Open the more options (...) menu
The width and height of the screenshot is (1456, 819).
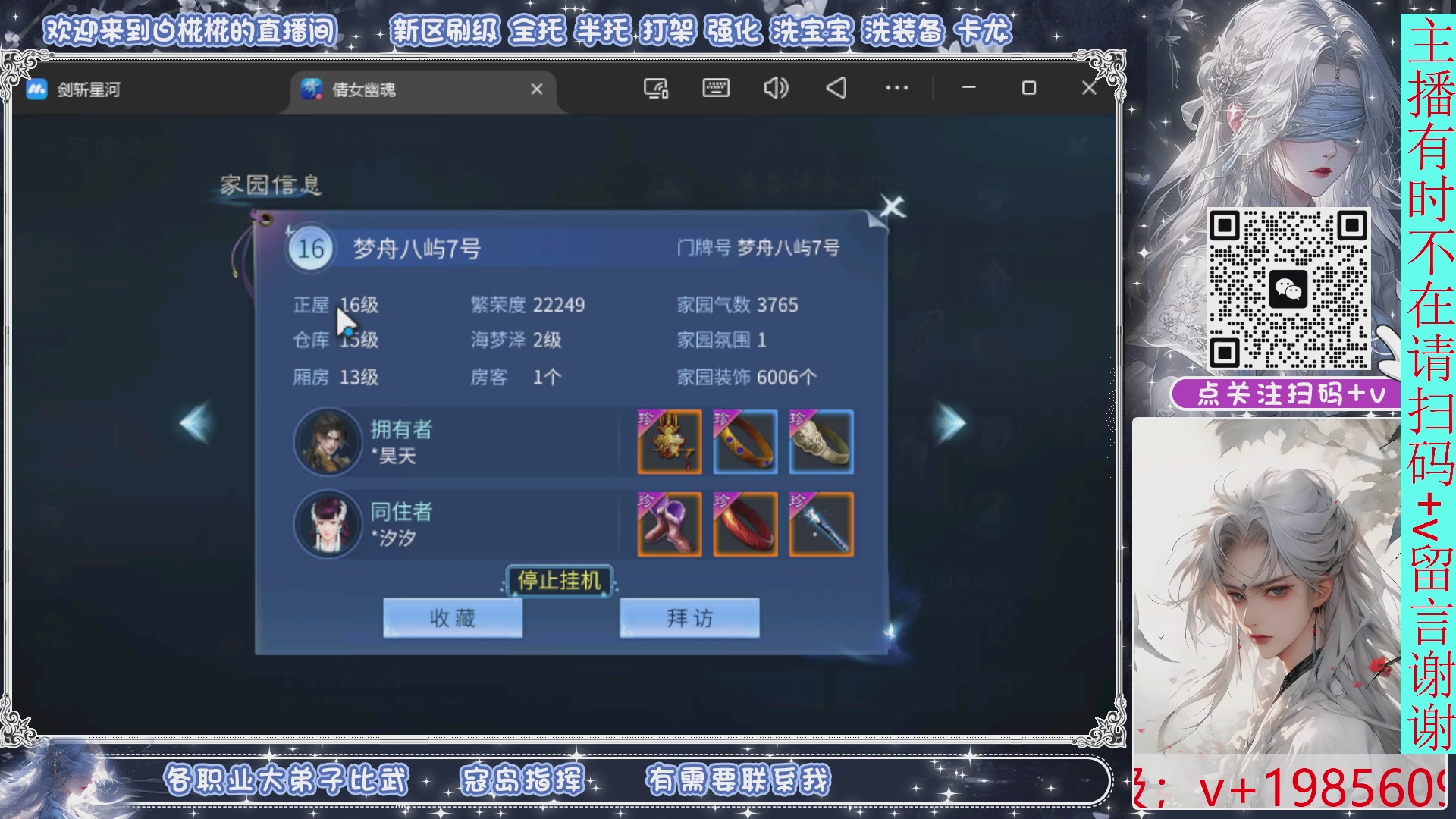(x=896, y=89)
